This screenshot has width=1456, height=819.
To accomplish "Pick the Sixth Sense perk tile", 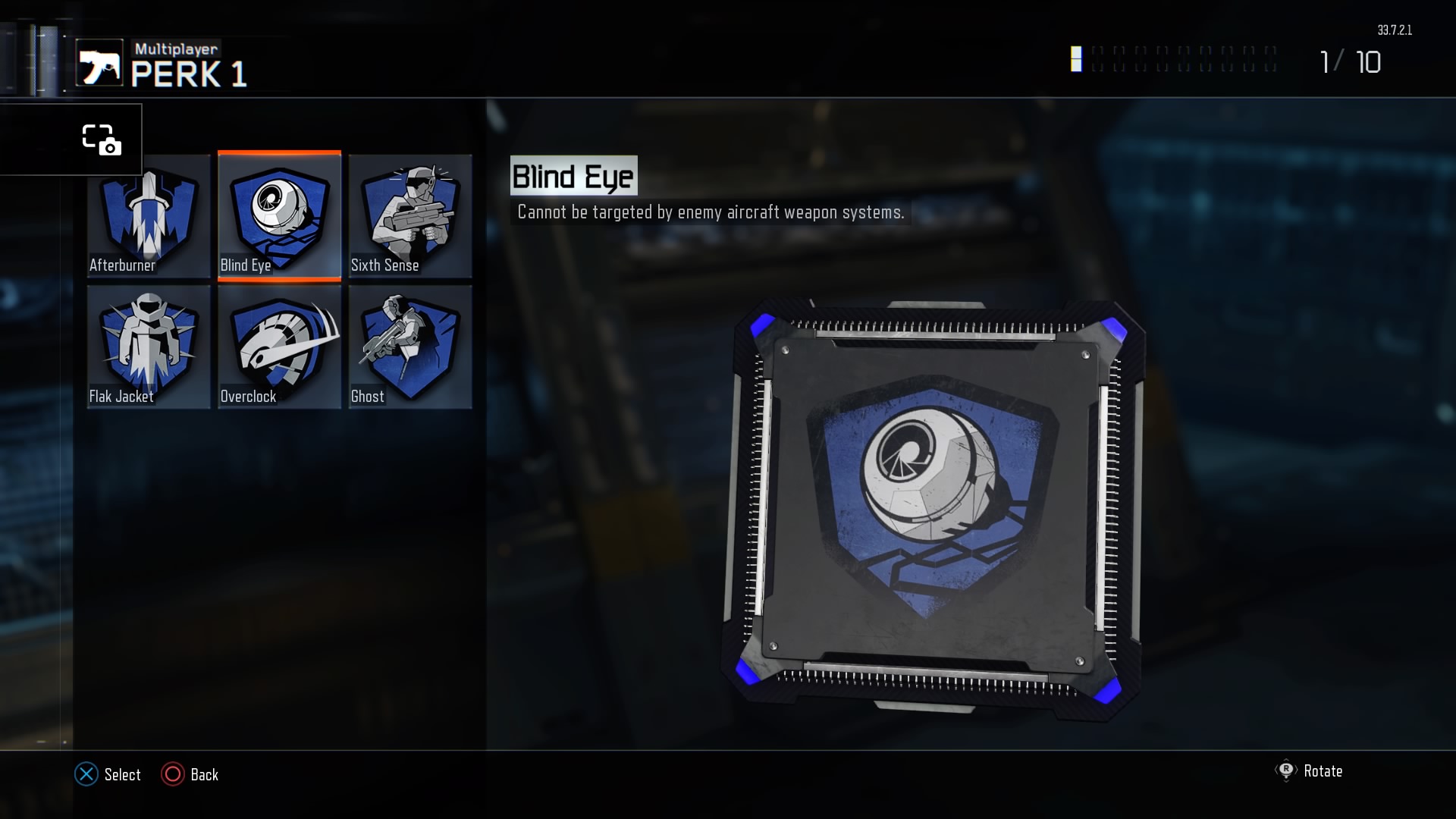I will tap(410, 216).
